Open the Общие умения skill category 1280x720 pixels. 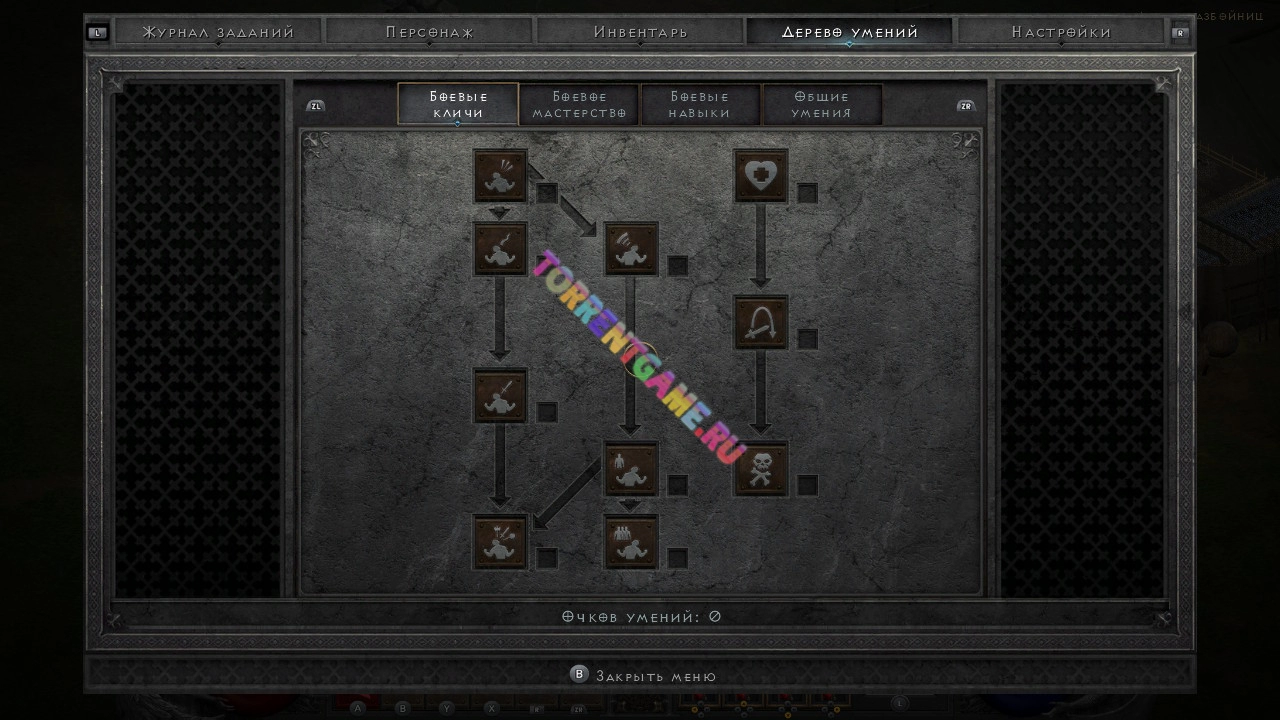821,104
